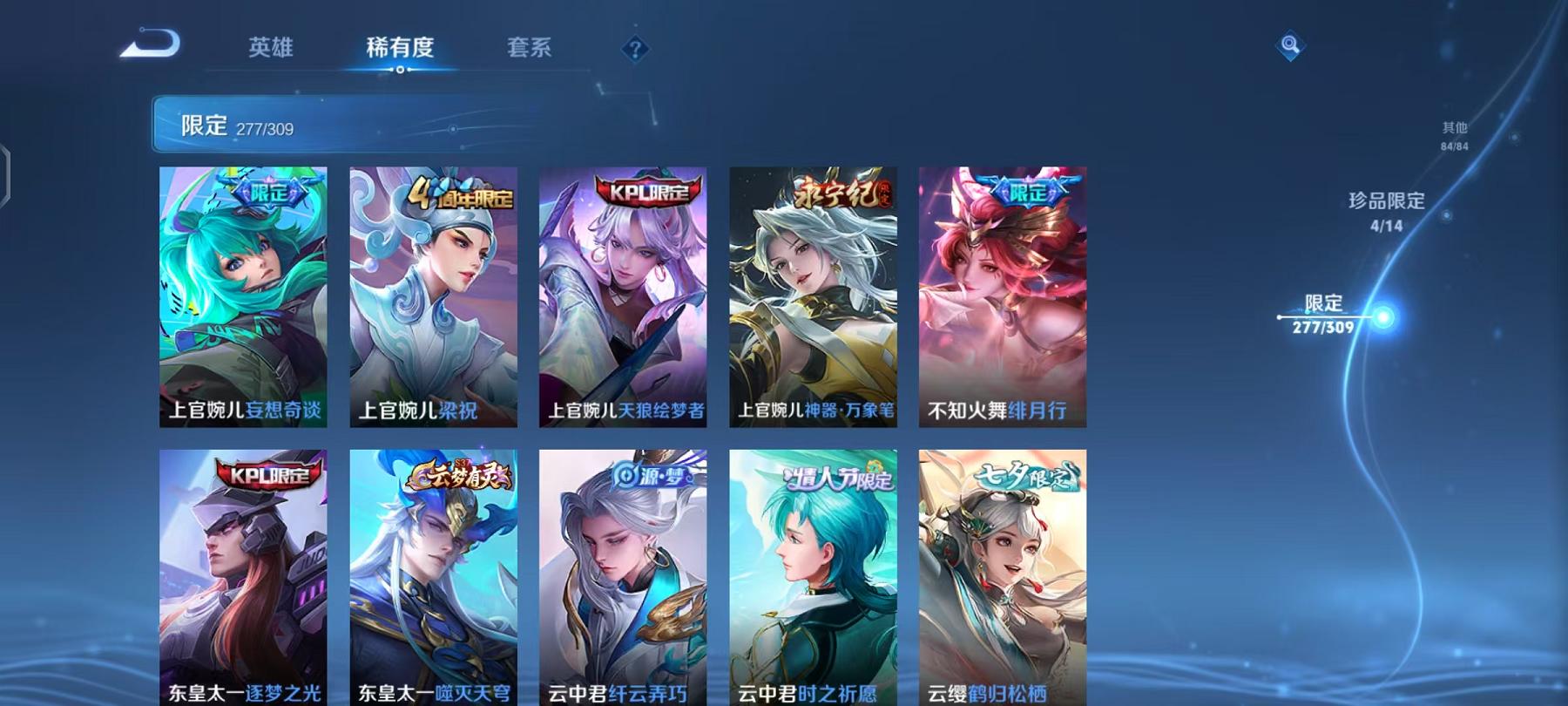Select the 其他 84/84 node on right
This screenshot has height=706, width=1568.
click(1453, 132)
